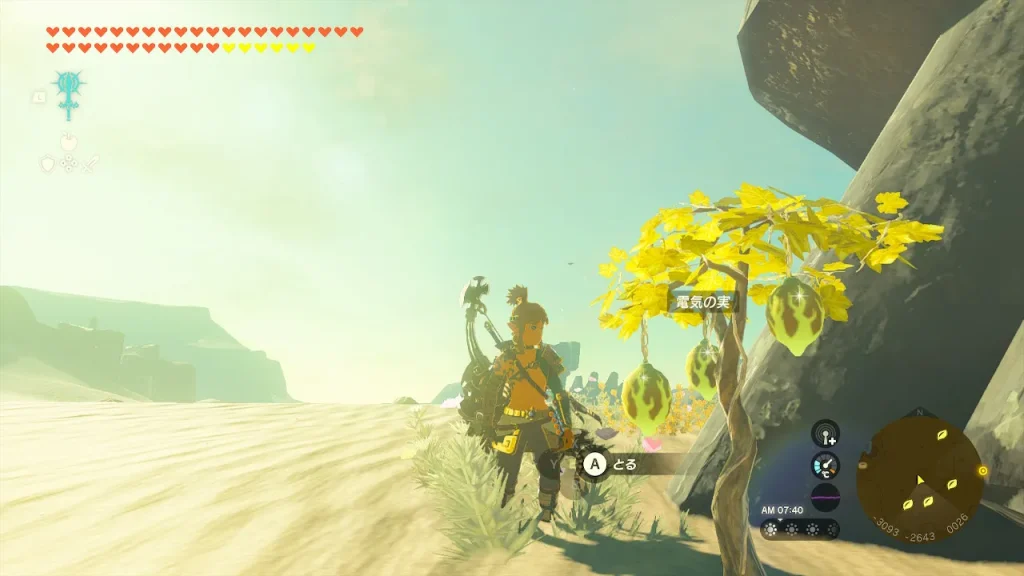Open the sword quick-select icon
The height and width of the screenshot is (576, 1024).
click(88, 163)
